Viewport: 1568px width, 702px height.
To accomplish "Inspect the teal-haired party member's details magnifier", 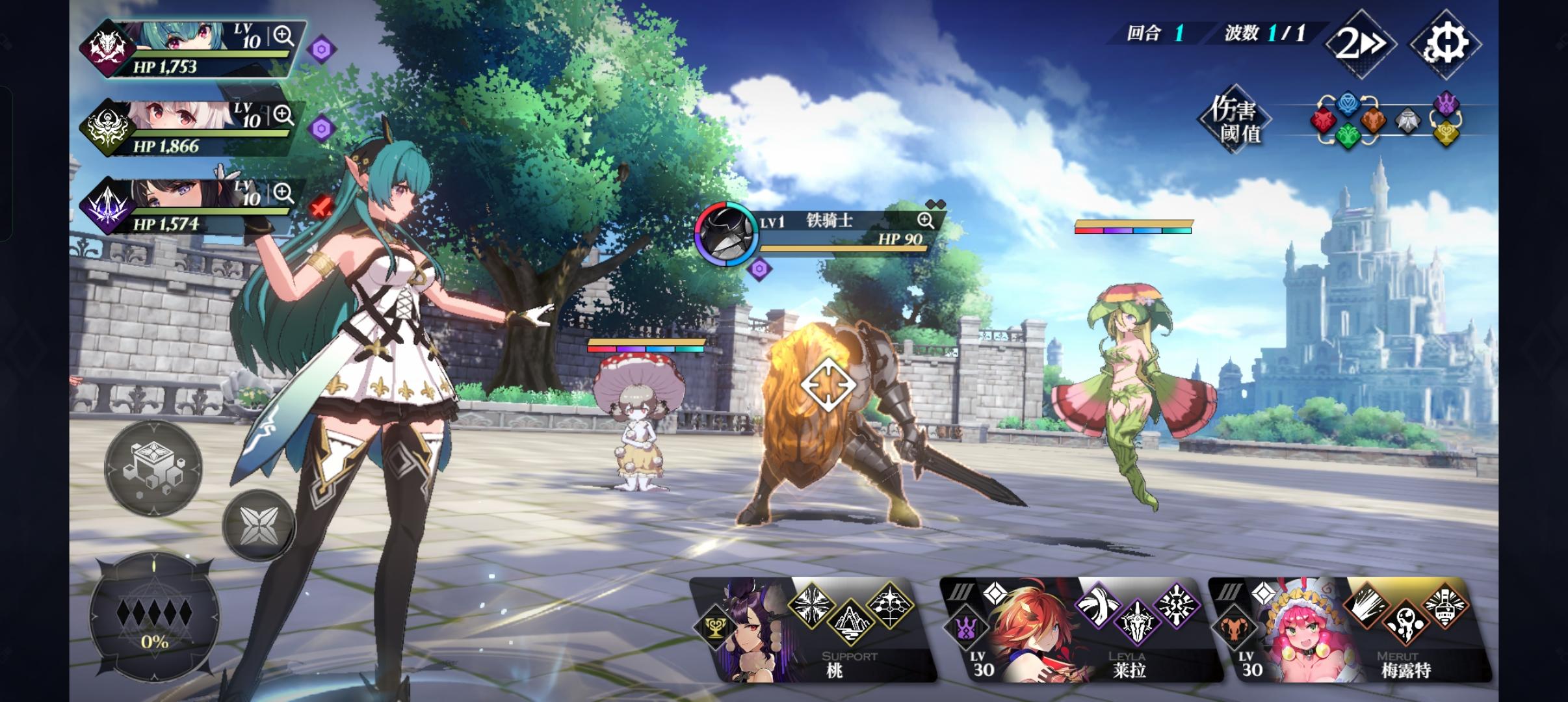I will [x=283, y=36].
